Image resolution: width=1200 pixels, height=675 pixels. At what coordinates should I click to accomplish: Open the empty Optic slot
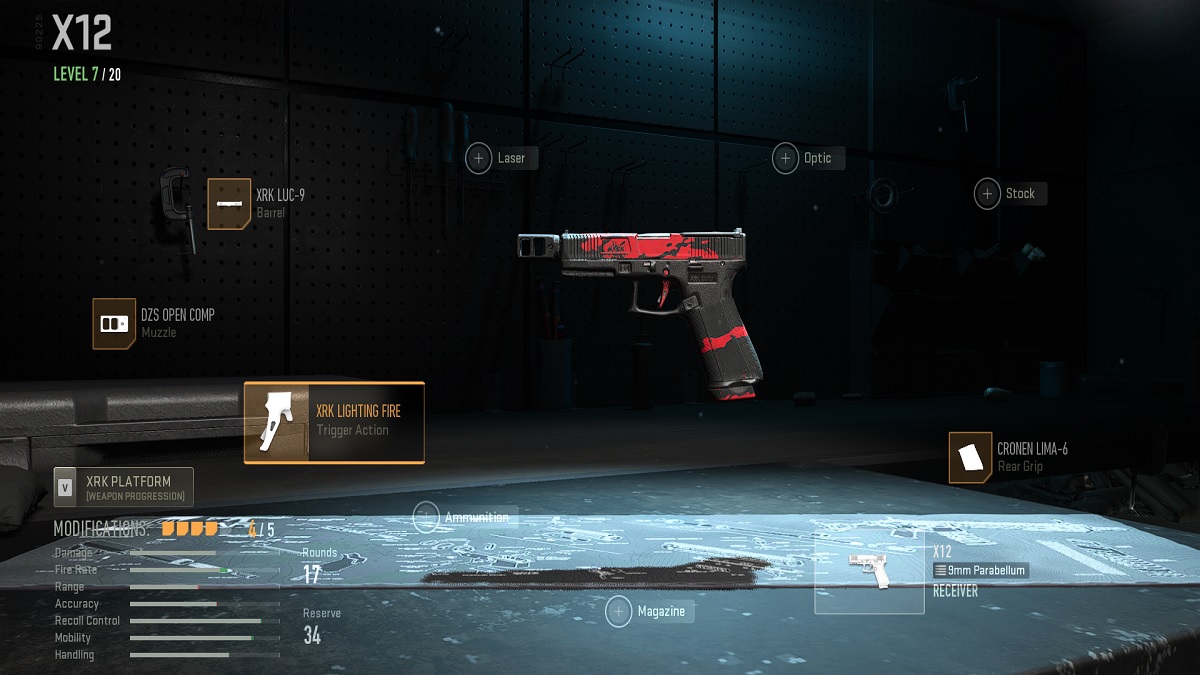pyautogui.click(x=785, y=158)
